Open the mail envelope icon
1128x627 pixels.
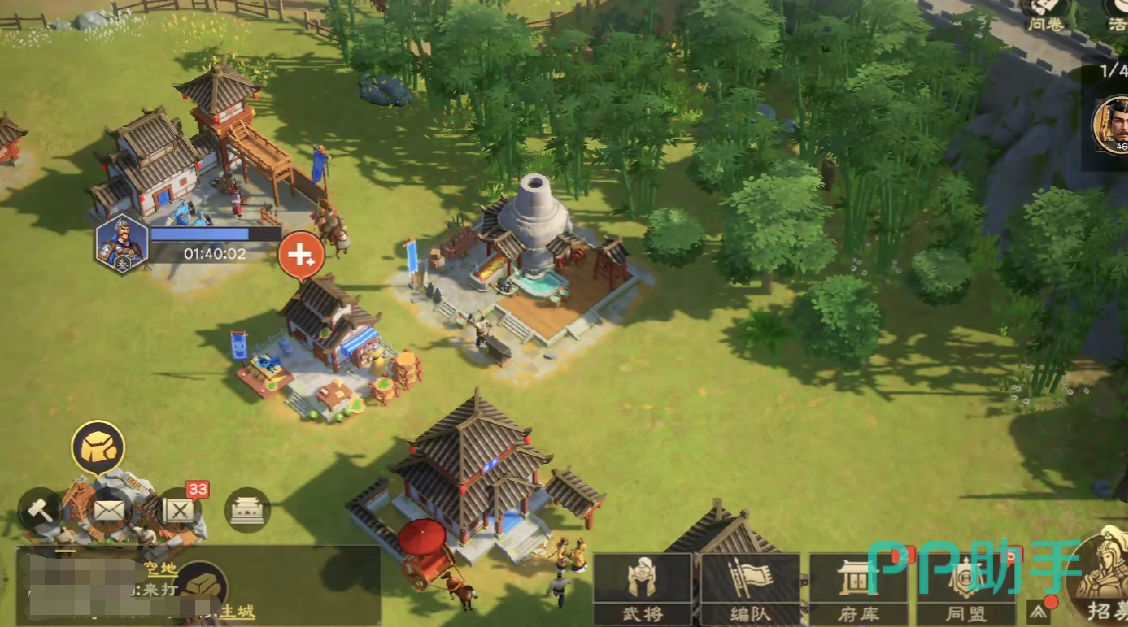tap(109, 511)
